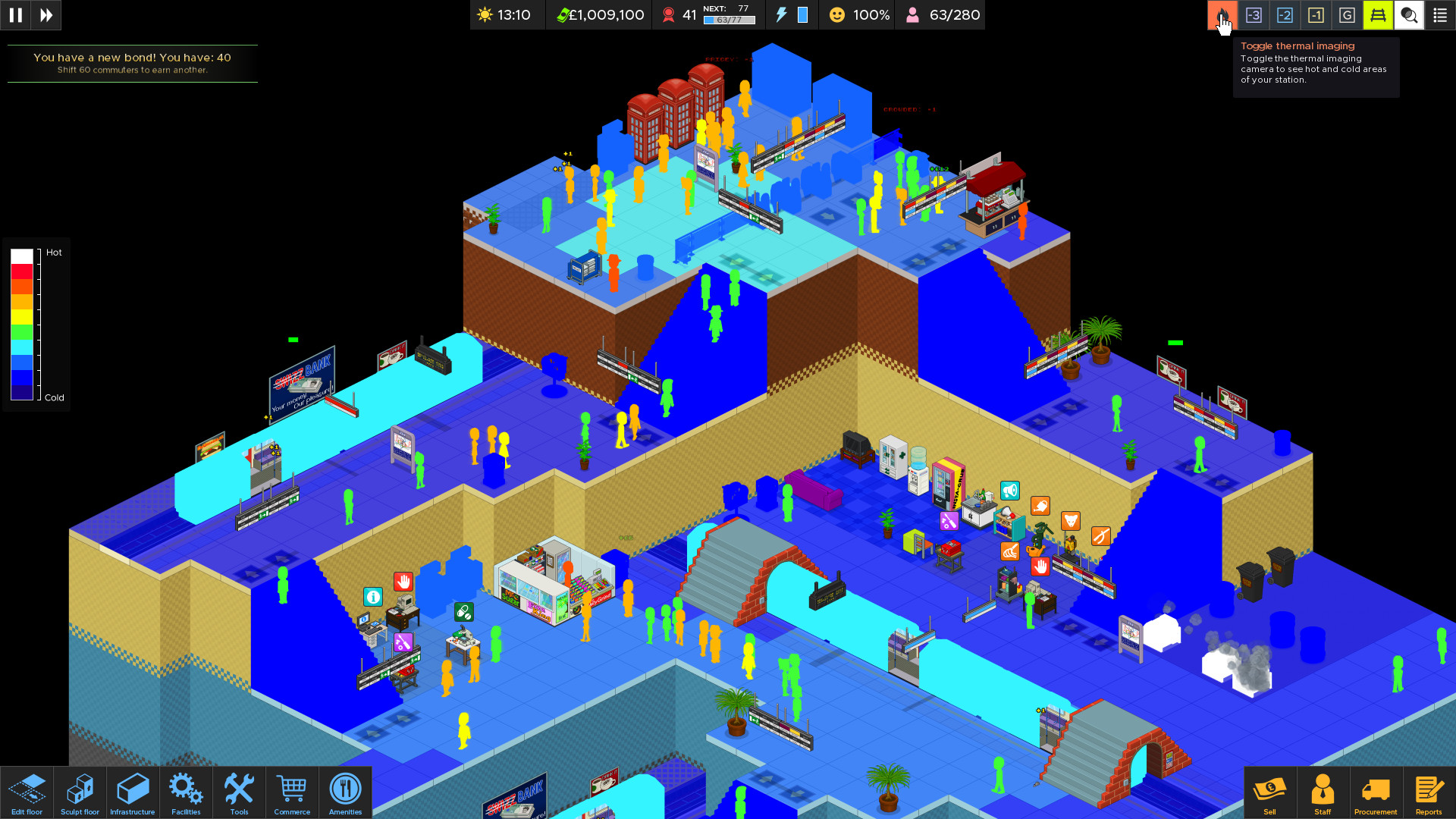
Task: Toggle the train tracks overlay
Action: (x=1379, y=15)
